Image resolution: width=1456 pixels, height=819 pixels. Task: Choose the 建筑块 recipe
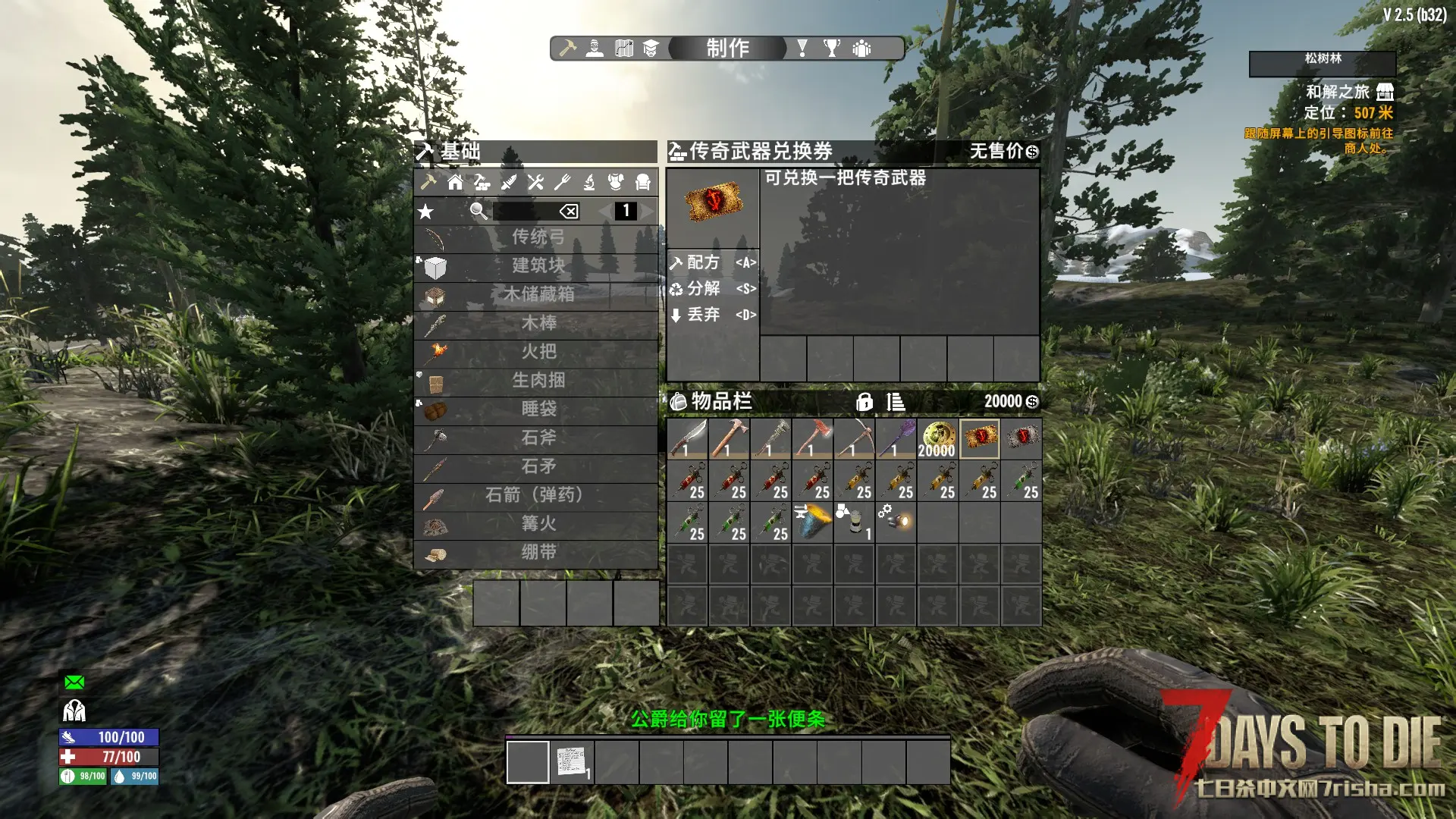[x=537, y=266]
